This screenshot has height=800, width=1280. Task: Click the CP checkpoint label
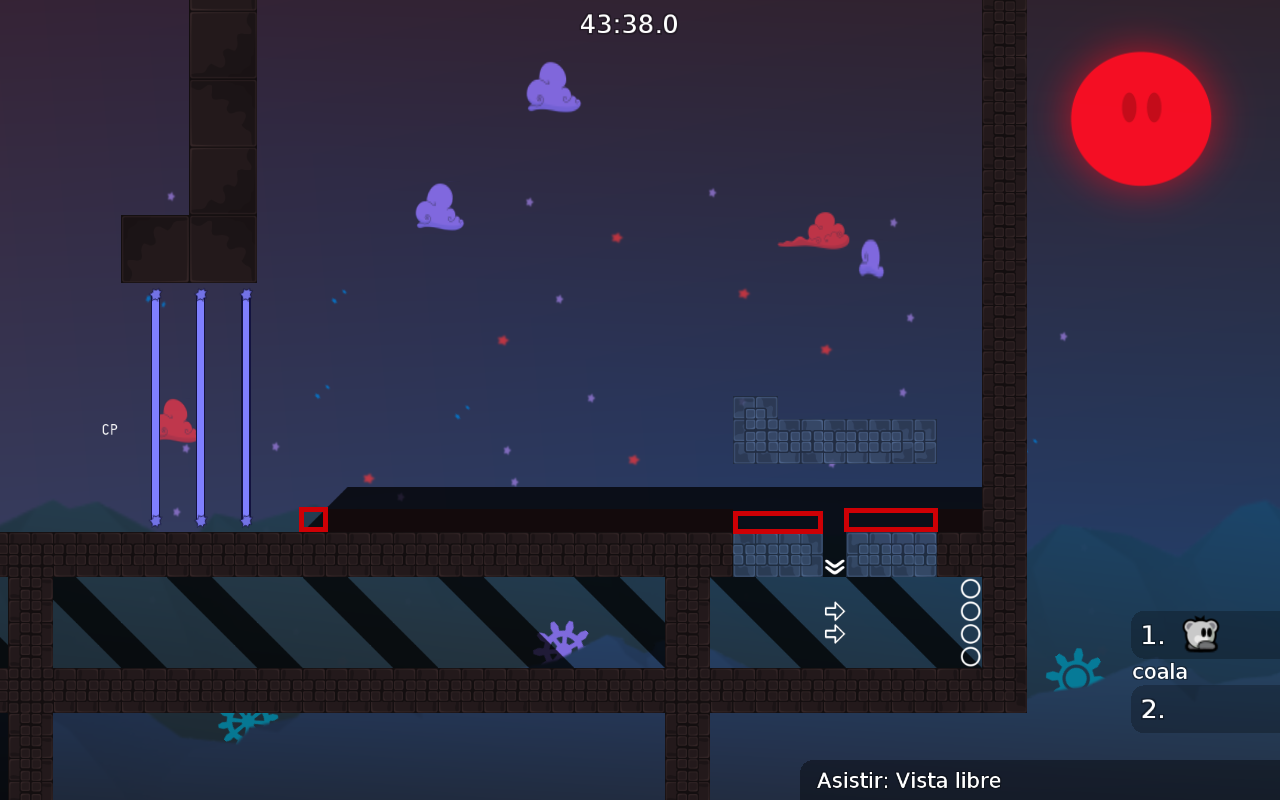[109, 429]
